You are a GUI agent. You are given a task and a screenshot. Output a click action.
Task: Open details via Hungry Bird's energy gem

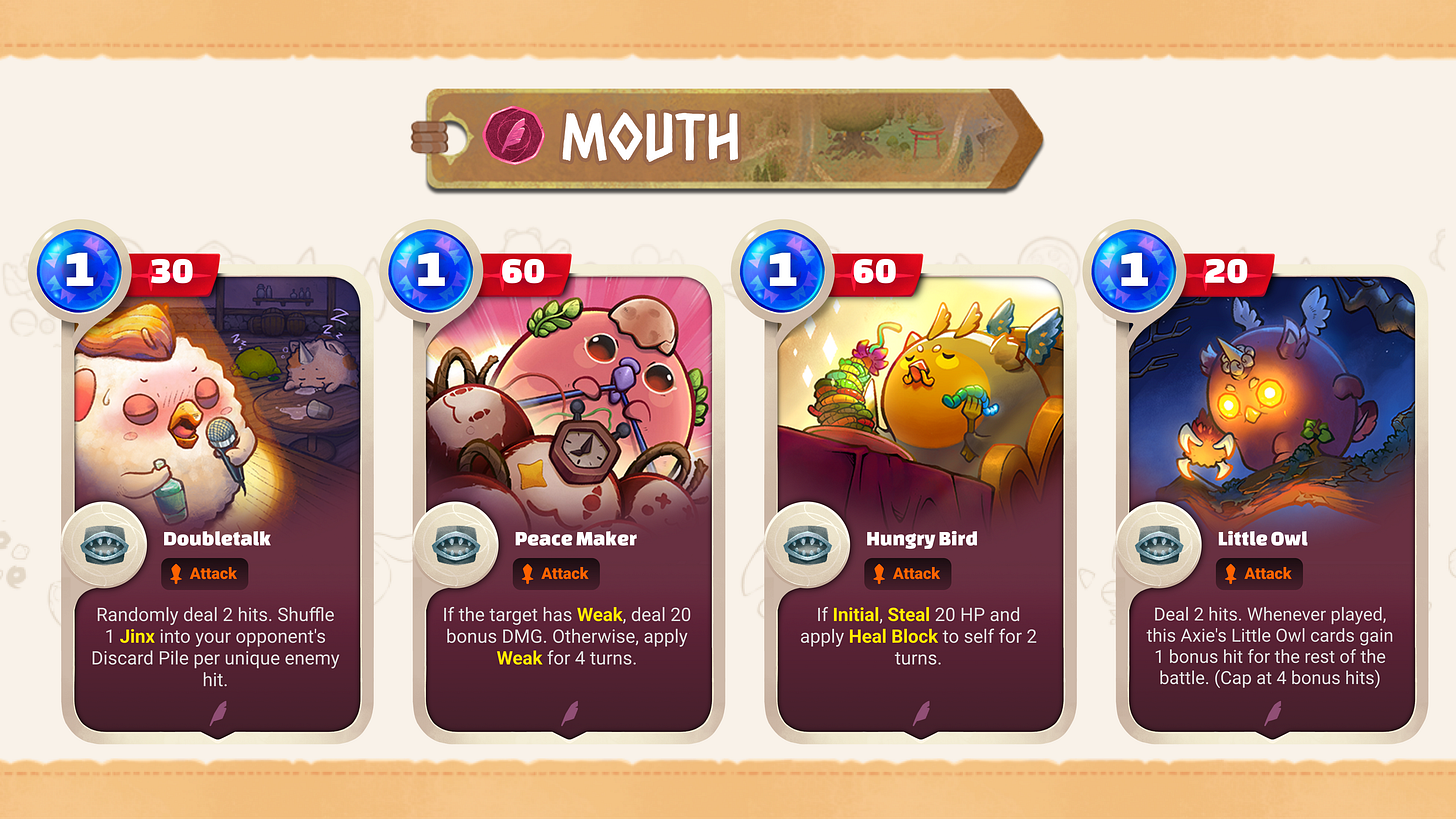(x=783, y=270)
